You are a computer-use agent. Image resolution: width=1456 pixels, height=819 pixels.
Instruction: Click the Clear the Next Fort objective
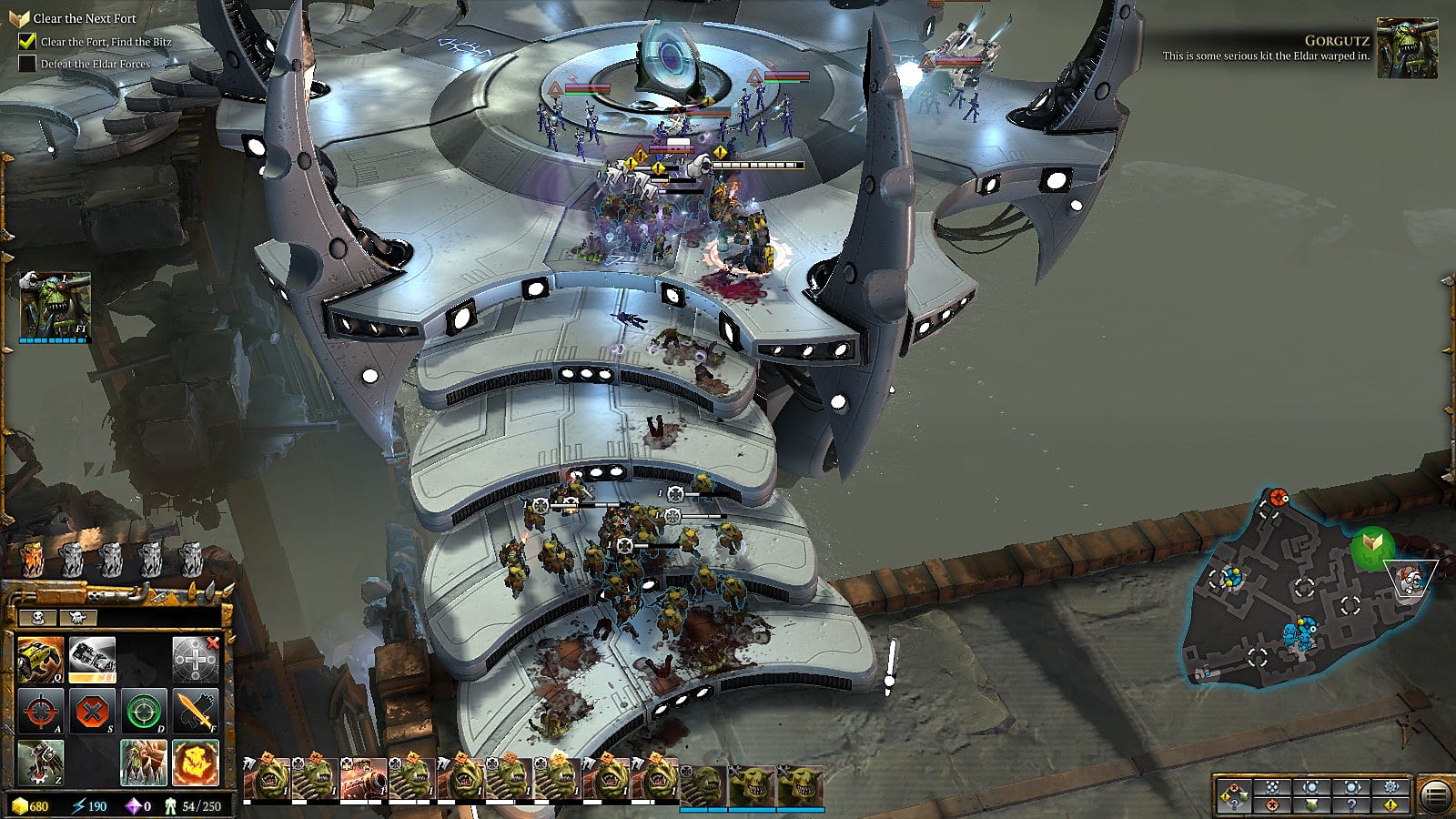84,18
